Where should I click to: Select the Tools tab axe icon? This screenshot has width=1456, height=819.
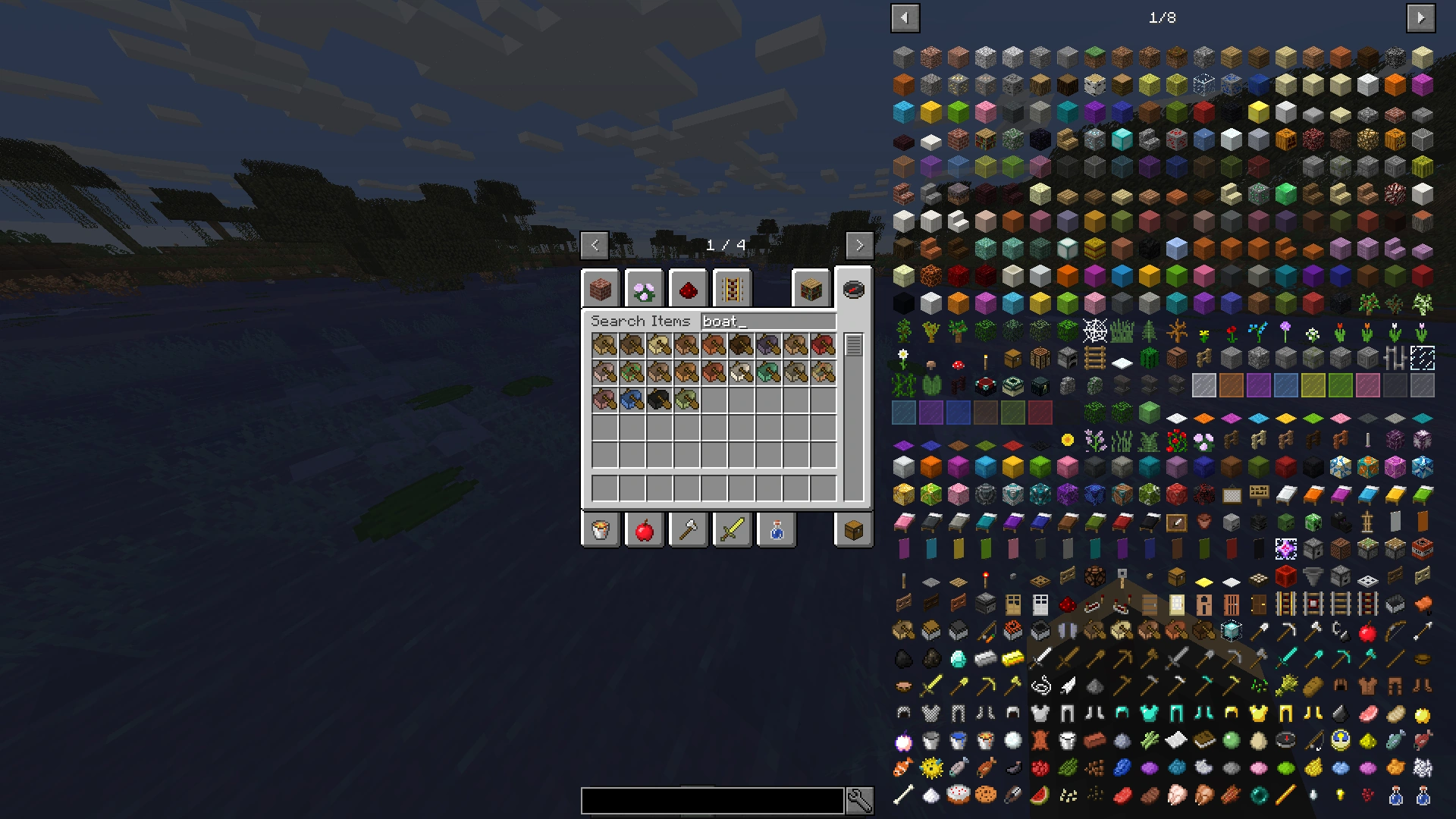tap(688, 529)
